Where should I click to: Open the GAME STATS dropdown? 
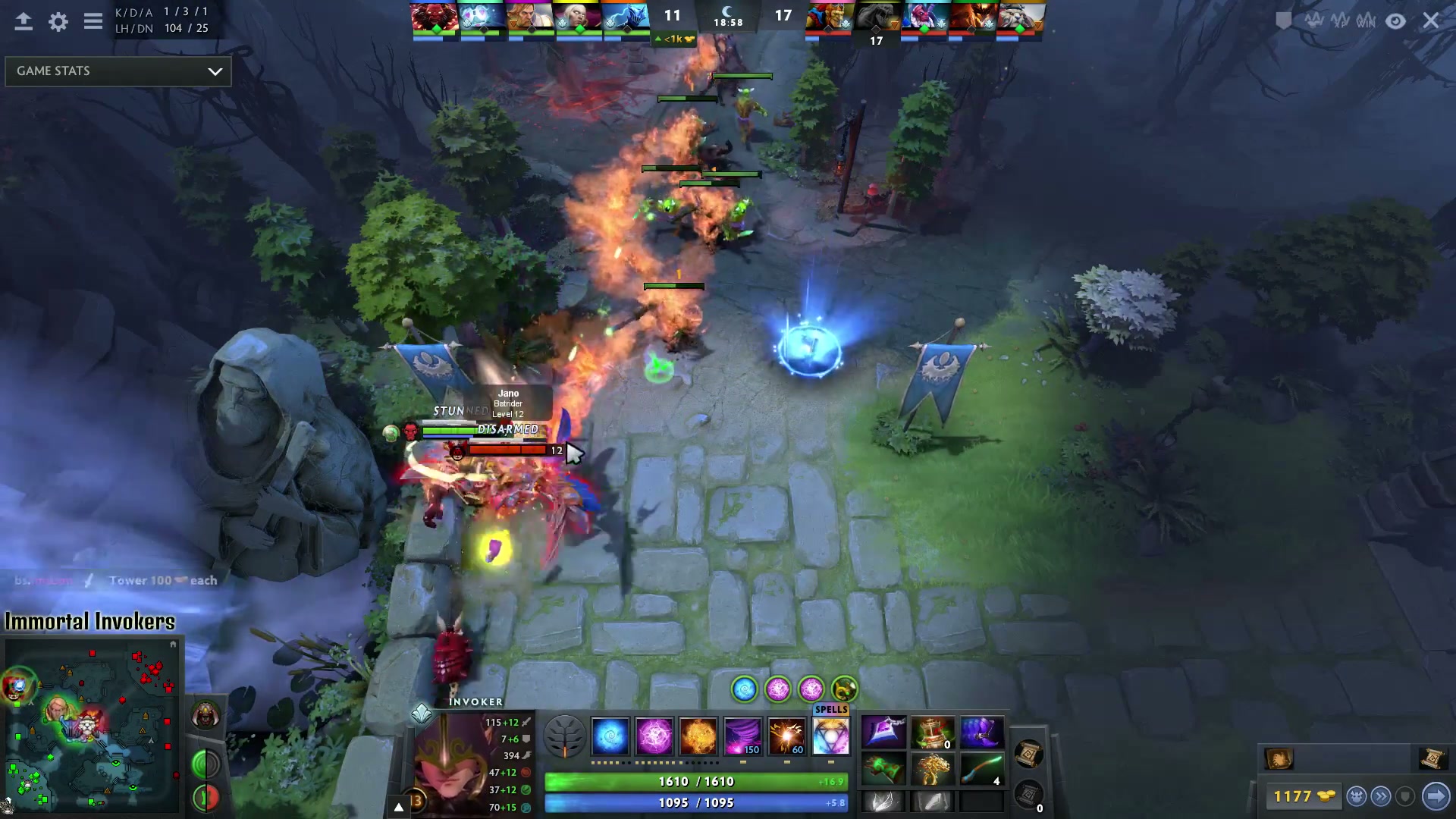(118, 71)
